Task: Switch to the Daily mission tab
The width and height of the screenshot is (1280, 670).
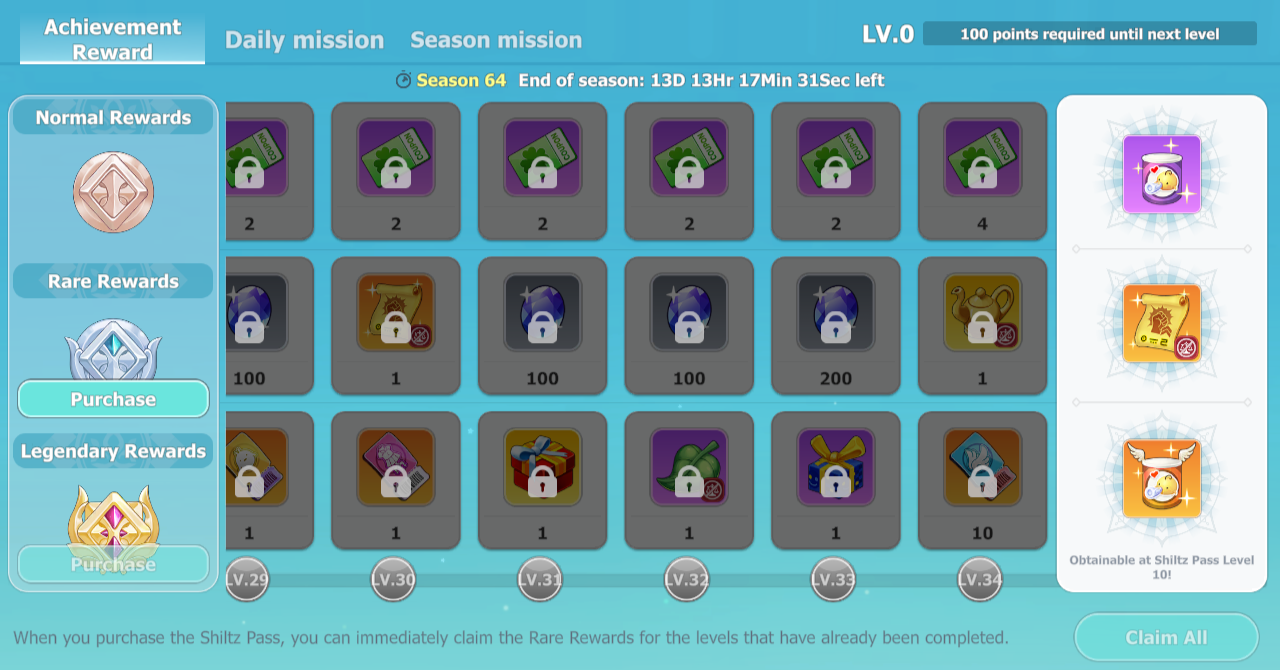Action: click(x=304, y=40)
